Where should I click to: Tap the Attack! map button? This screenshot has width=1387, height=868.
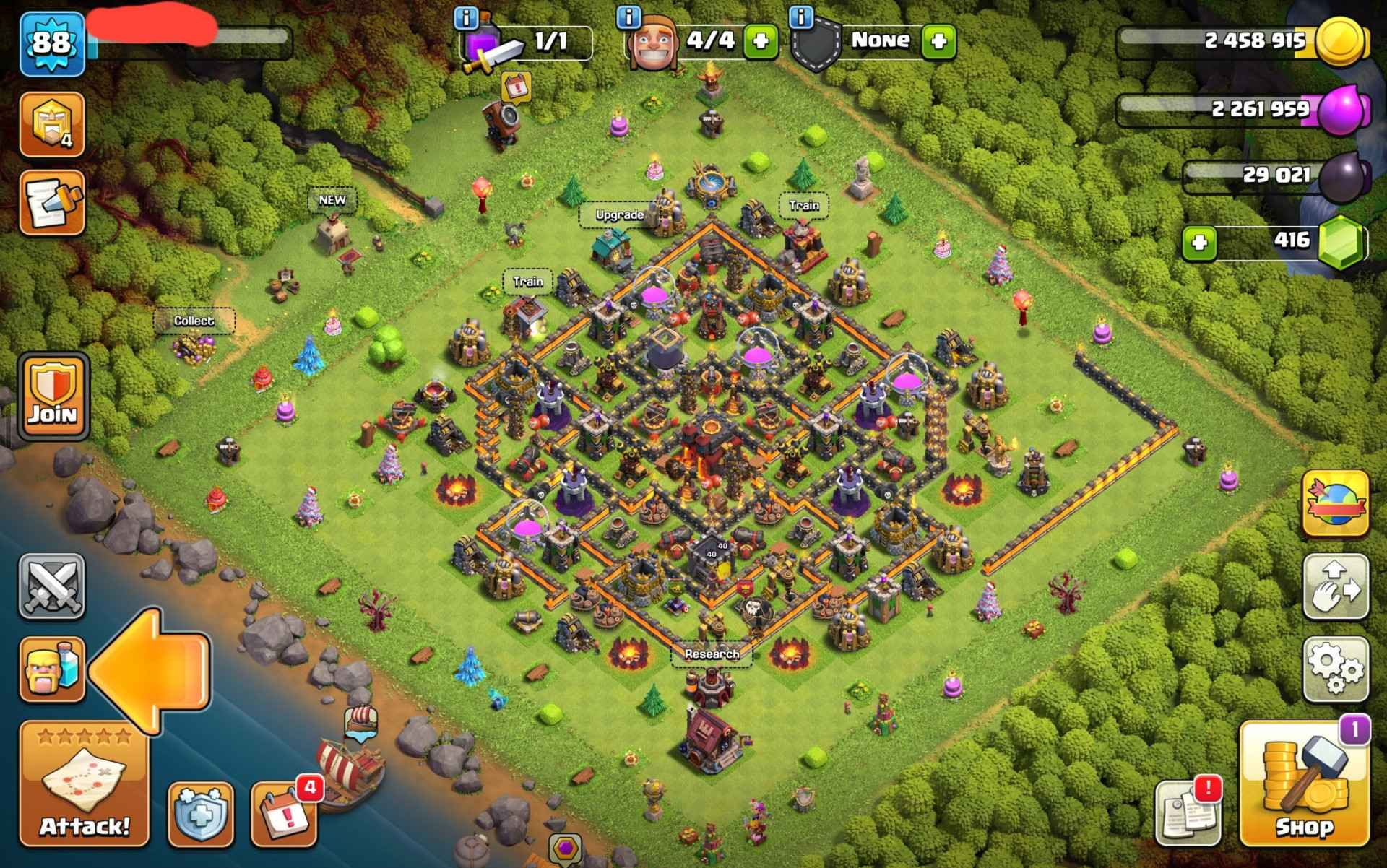[x=84, y=784]
